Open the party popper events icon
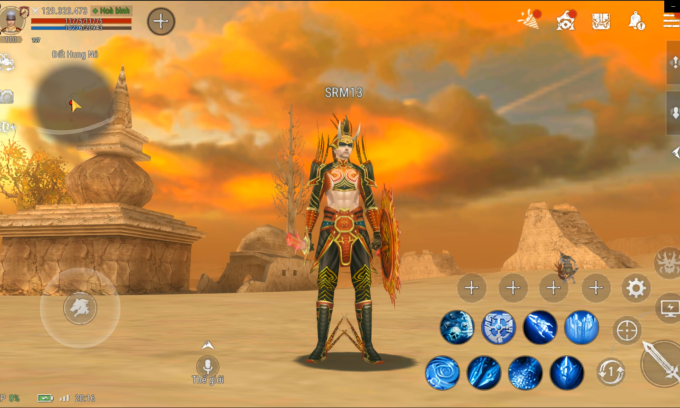 pos(528,20)
